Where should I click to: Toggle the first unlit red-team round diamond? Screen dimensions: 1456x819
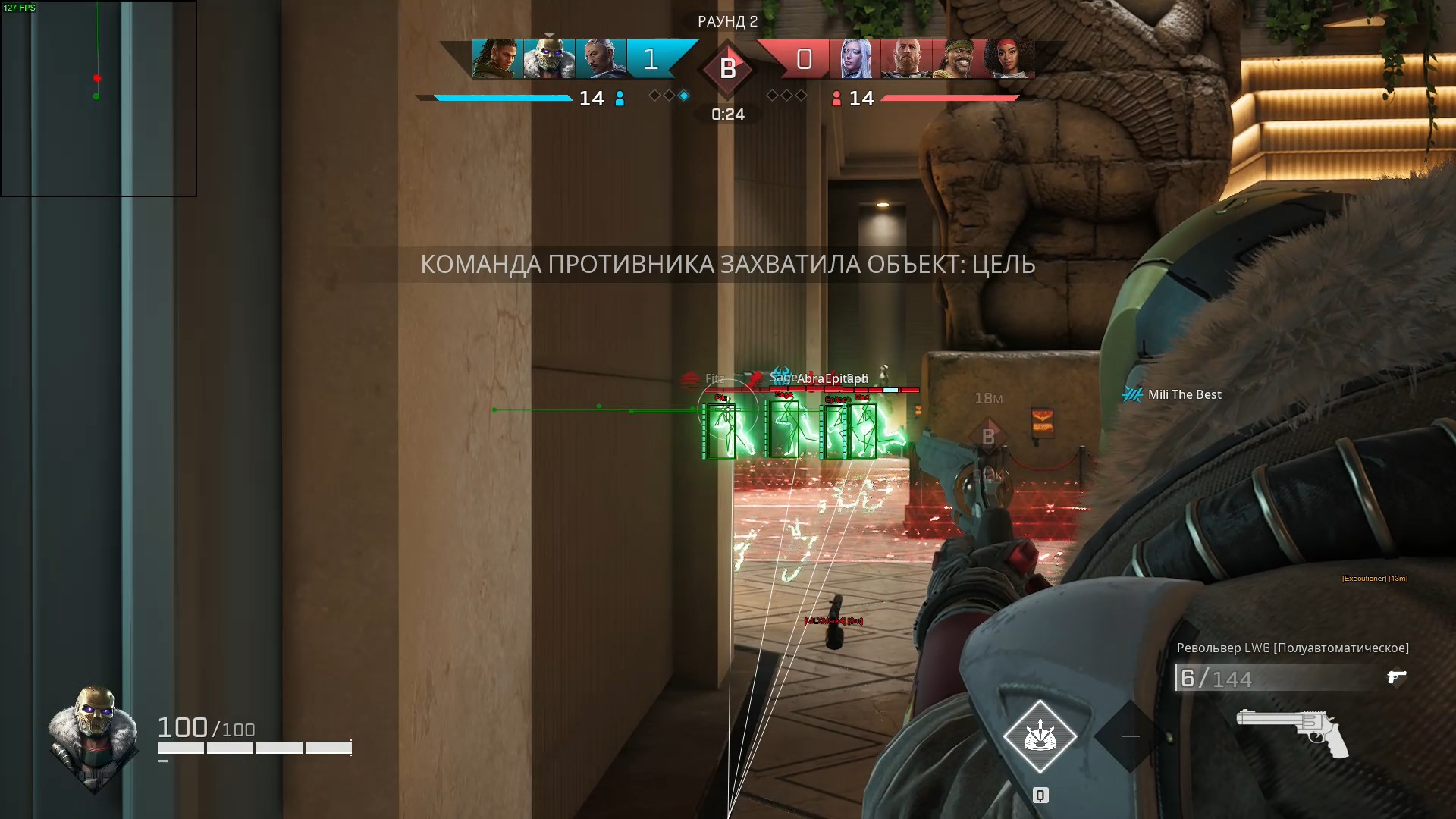click(771, 96)
